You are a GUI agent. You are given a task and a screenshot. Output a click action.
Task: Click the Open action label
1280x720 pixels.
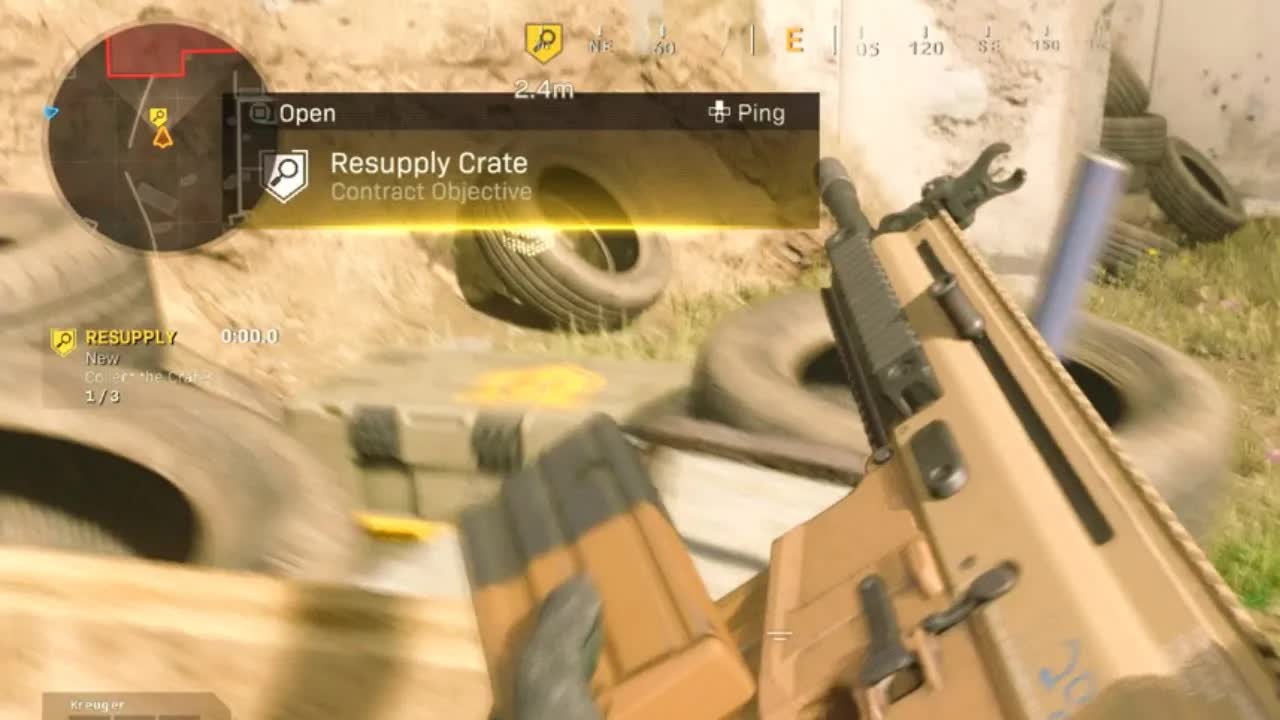click(309, 113)
